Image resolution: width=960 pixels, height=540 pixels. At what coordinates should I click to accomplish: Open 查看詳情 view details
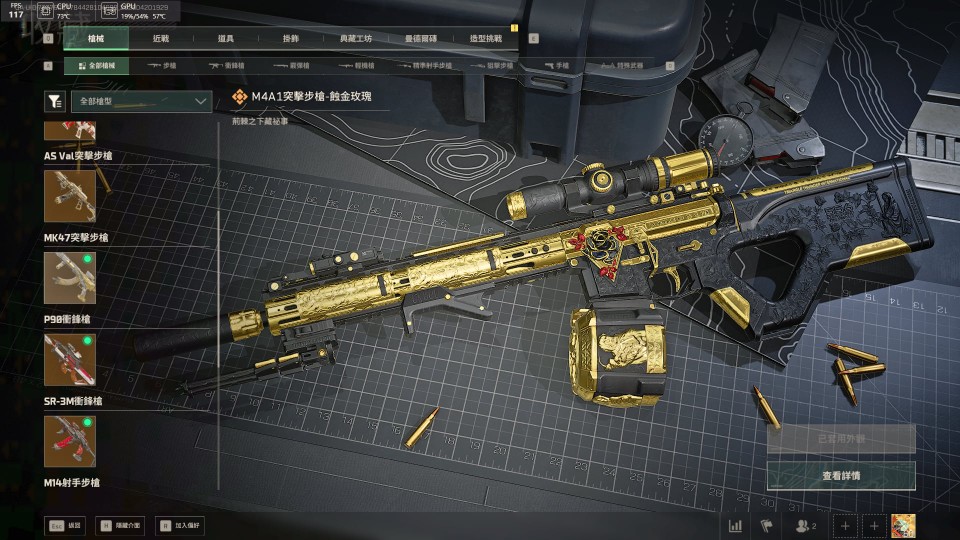(x=841, y=476)
